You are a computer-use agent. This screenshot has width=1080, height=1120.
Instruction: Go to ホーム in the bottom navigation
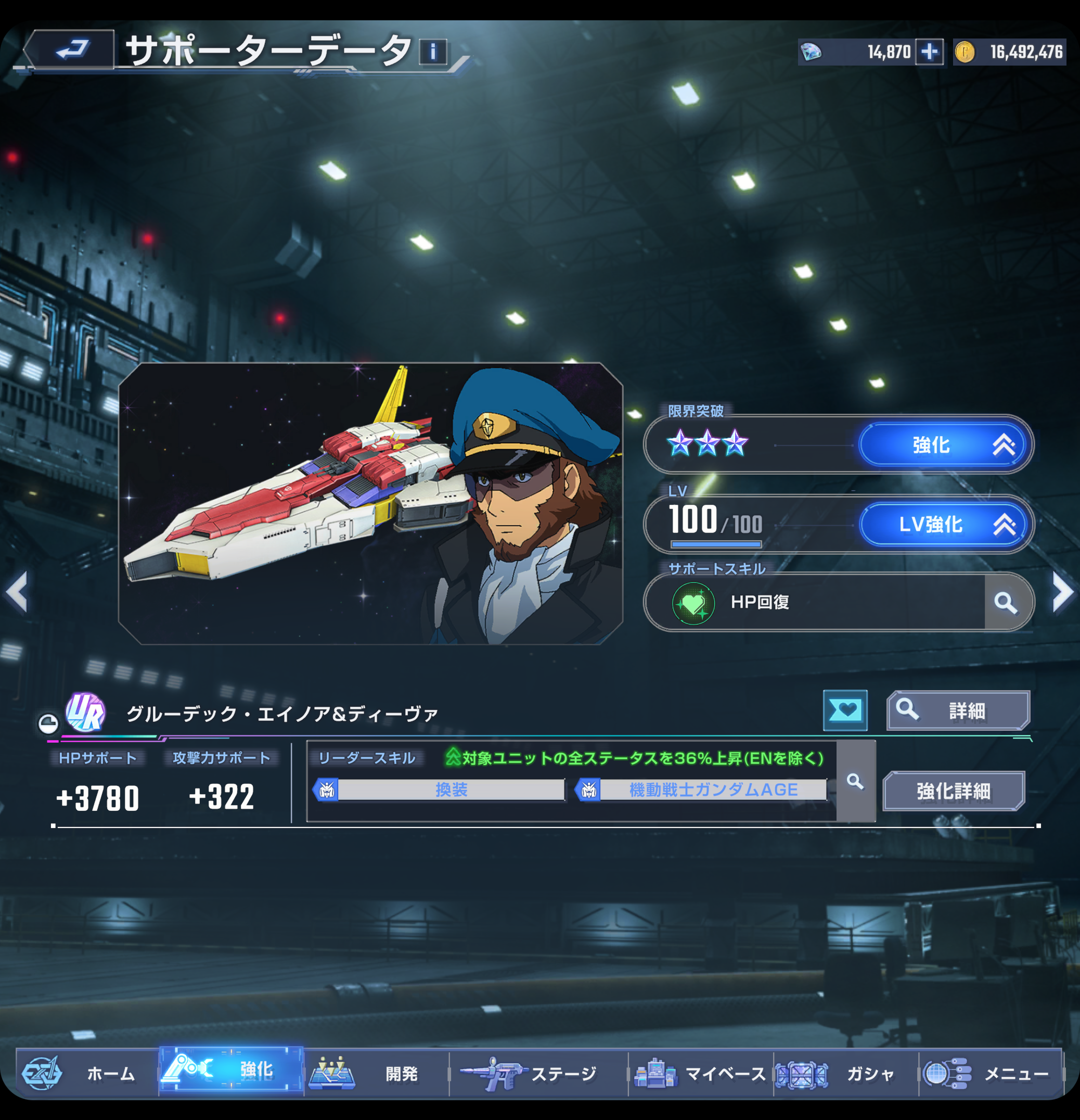[x=86, y=1074]
